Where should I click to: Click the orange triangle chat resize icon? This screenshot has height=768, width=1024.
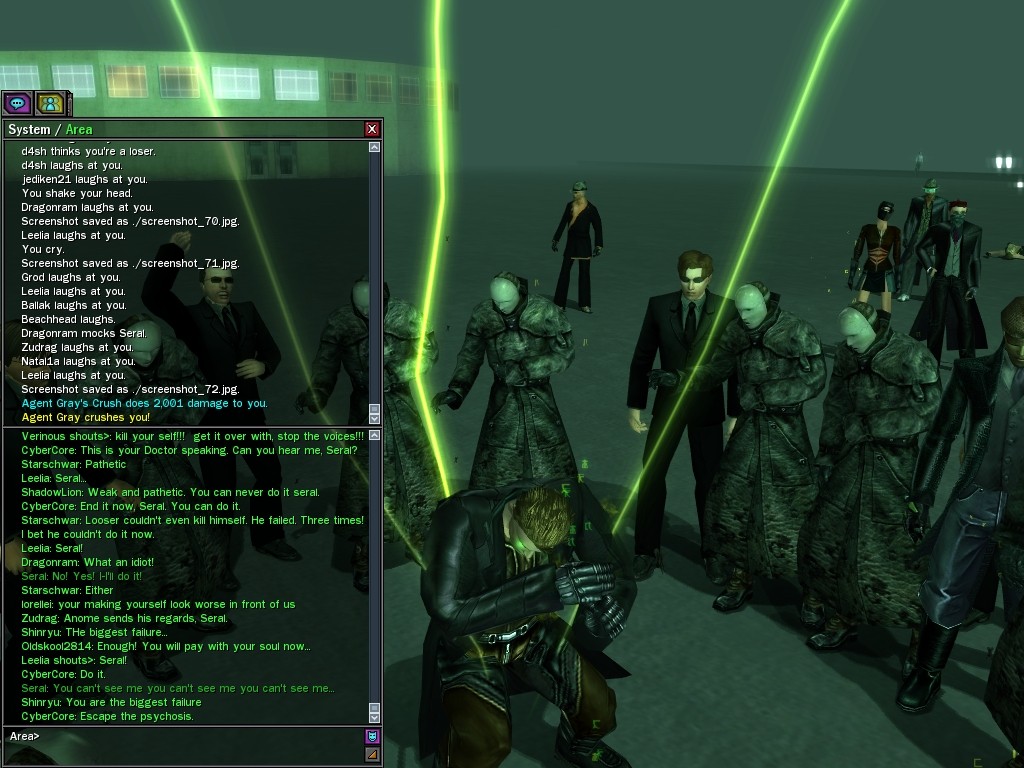click(373, 754)
